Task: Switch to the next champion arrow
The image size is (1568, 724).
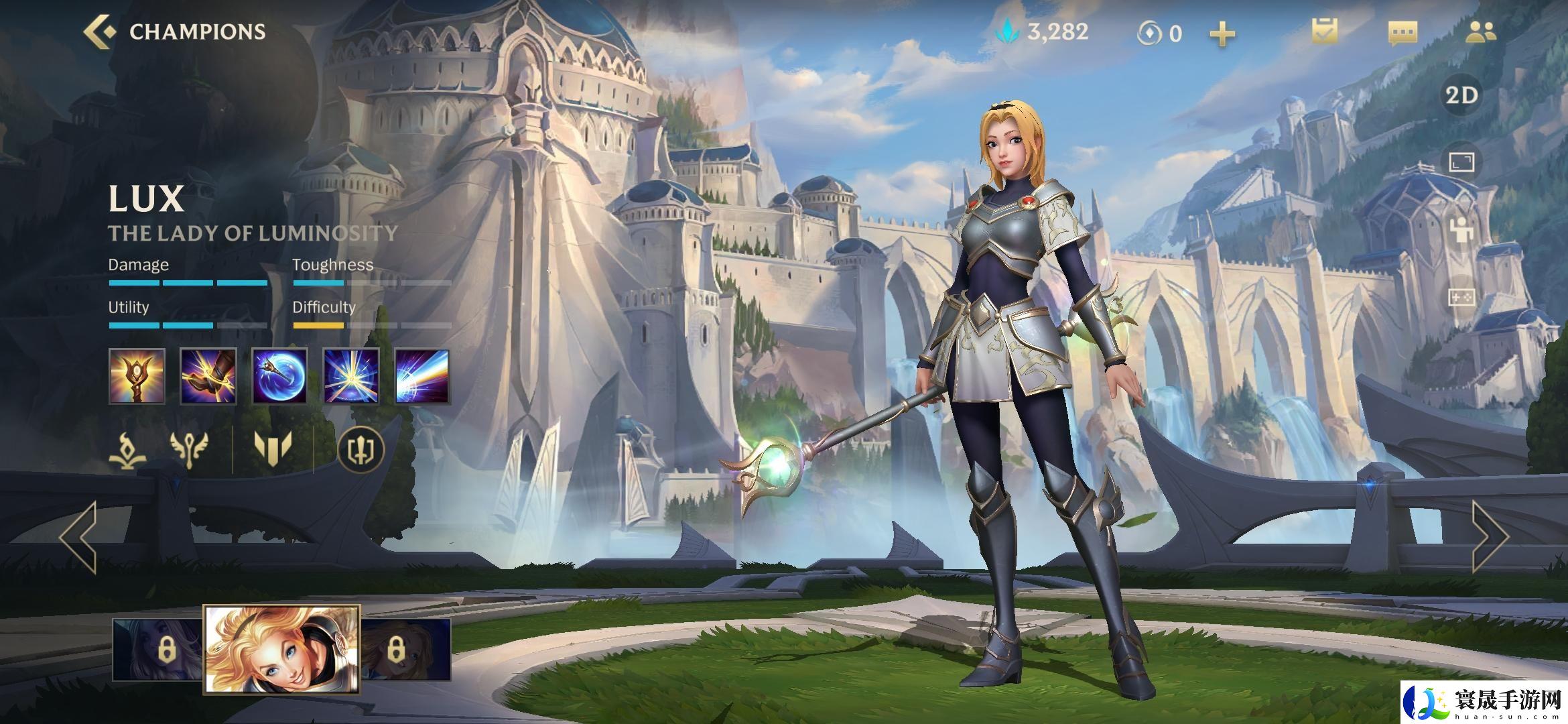Action: 1489,538
